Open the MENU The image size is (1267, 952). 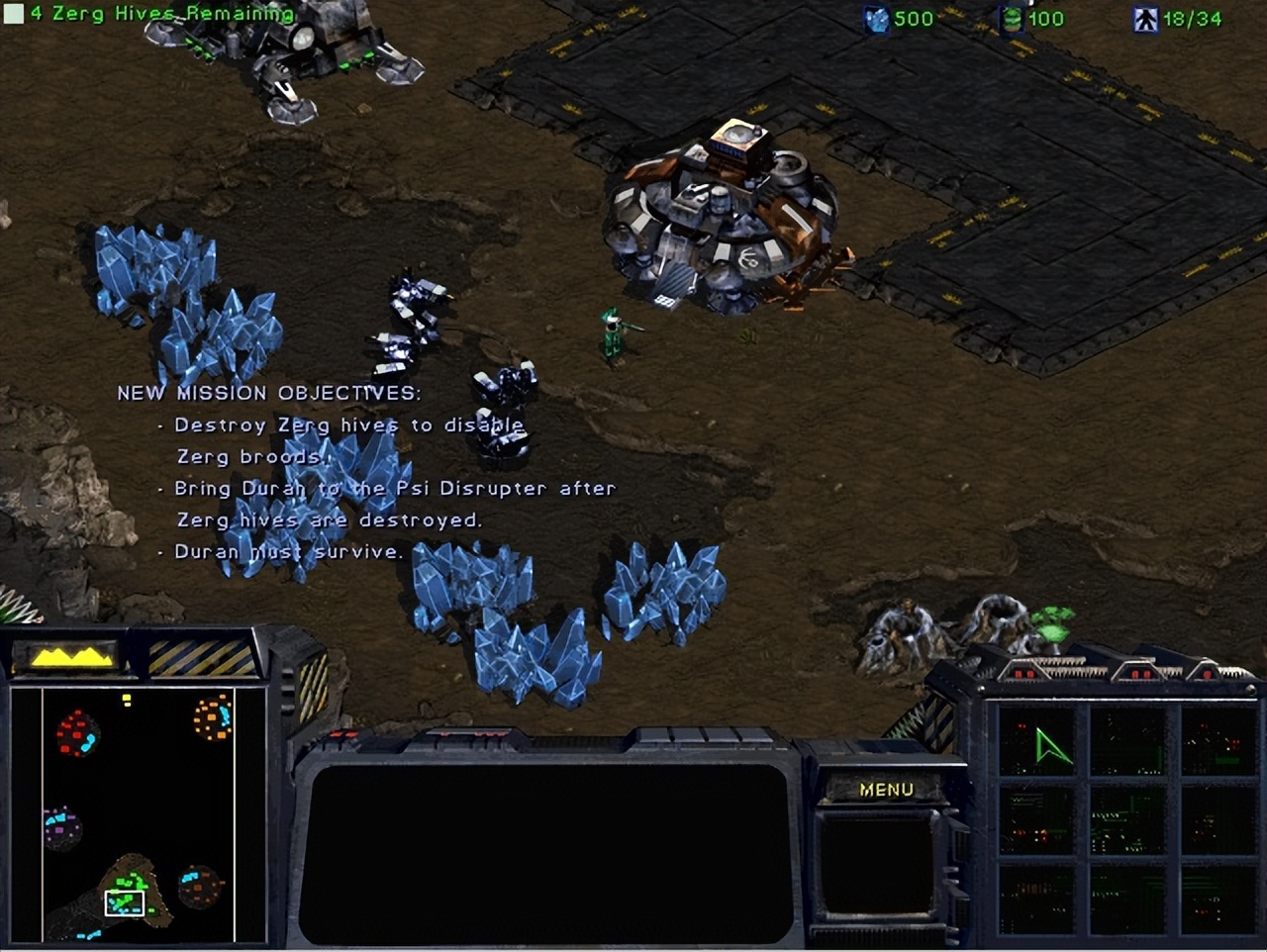[886, 790]
